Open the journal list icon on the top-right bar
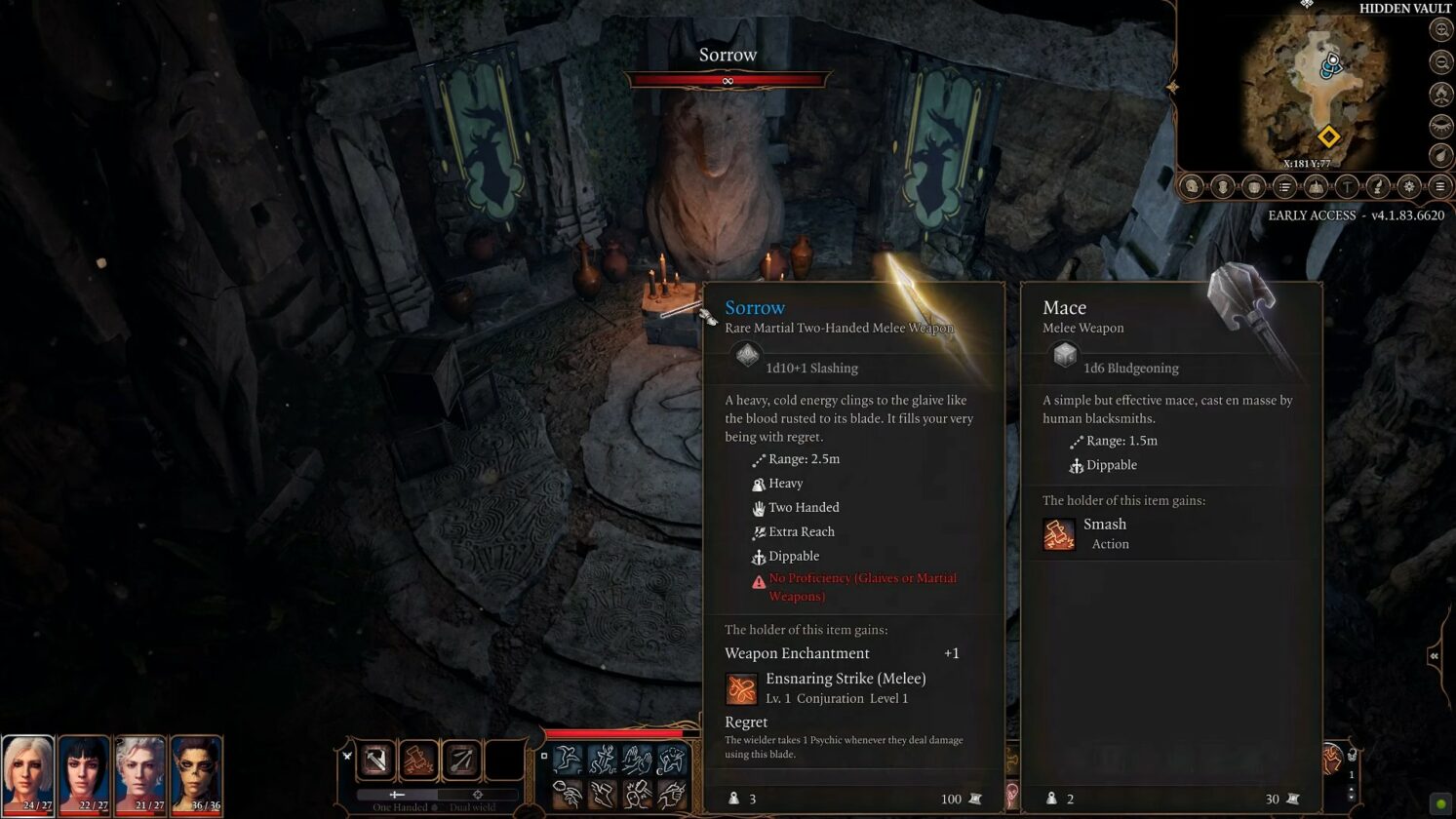 click(1283, 186)
